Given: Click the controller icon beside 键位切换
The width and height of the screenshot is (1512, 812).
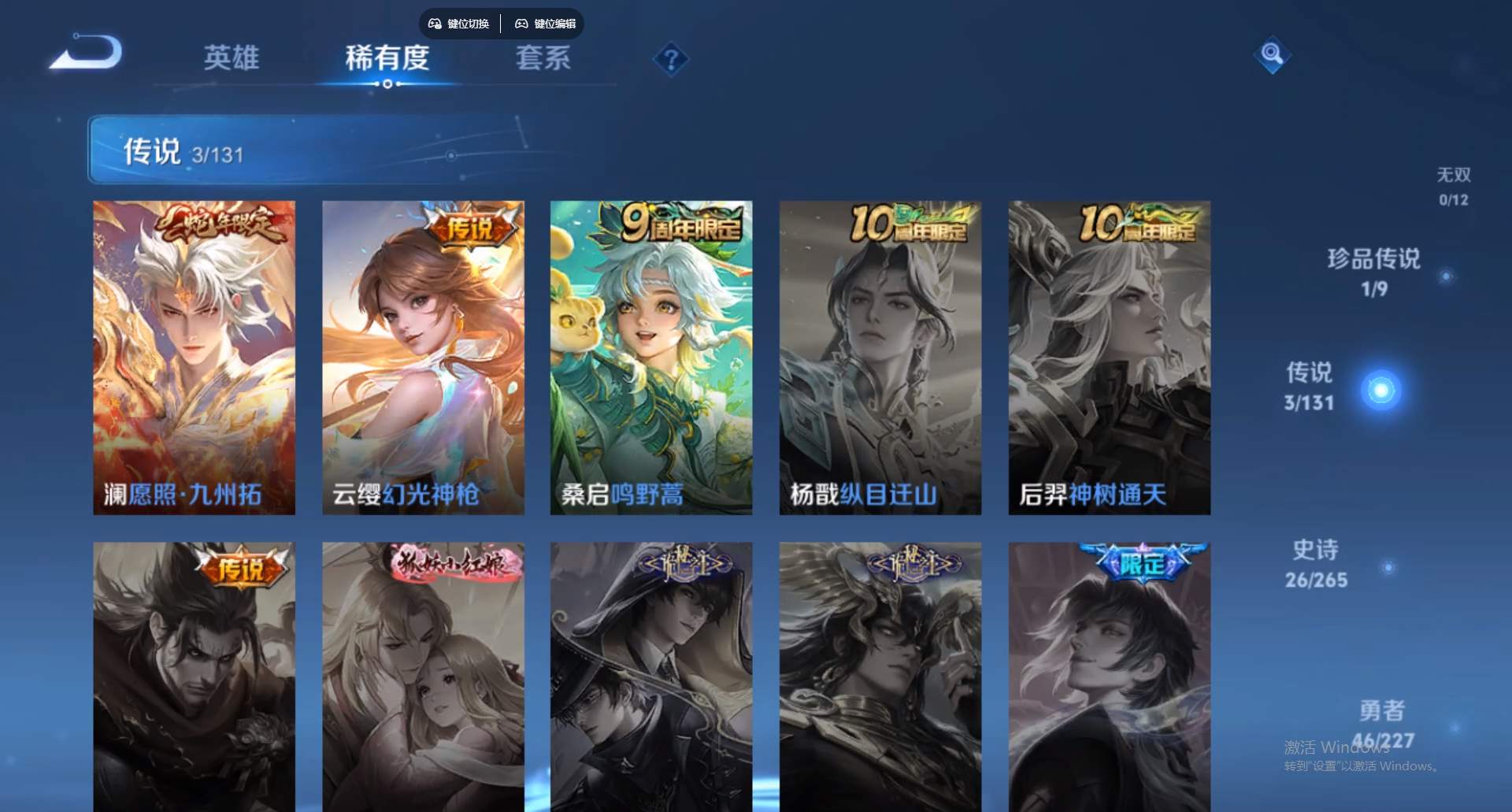Looking at the screenshot, I should point(434,24).
